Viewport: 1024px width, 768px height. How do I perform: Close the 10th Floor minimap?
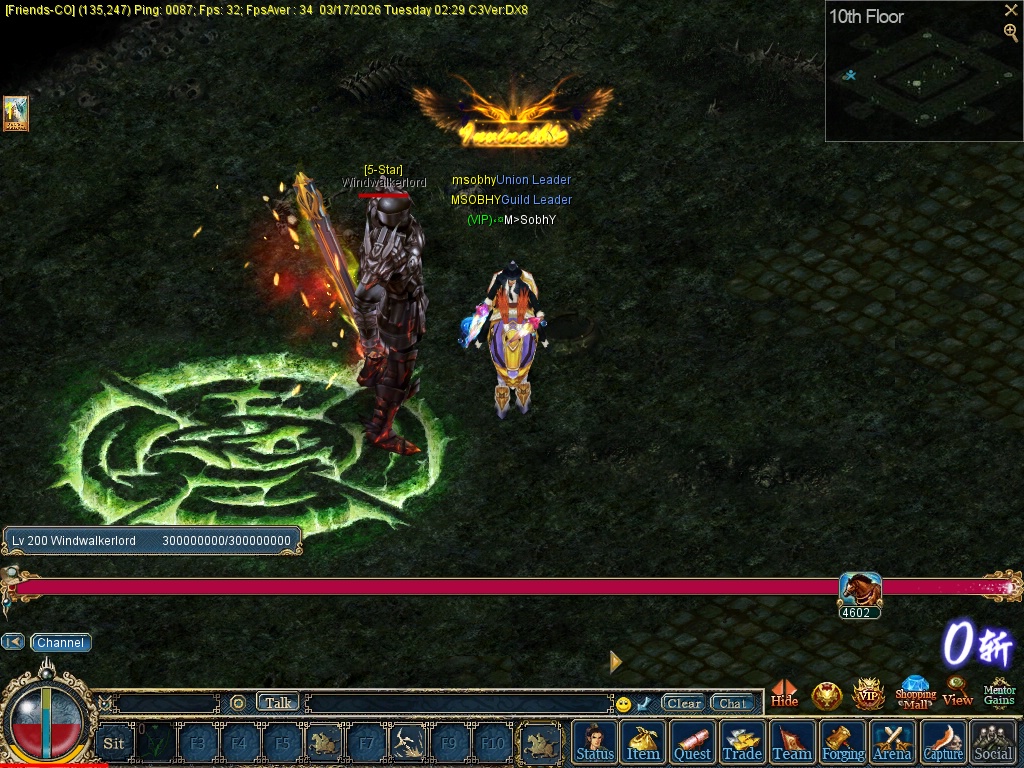click(1011, 11)
